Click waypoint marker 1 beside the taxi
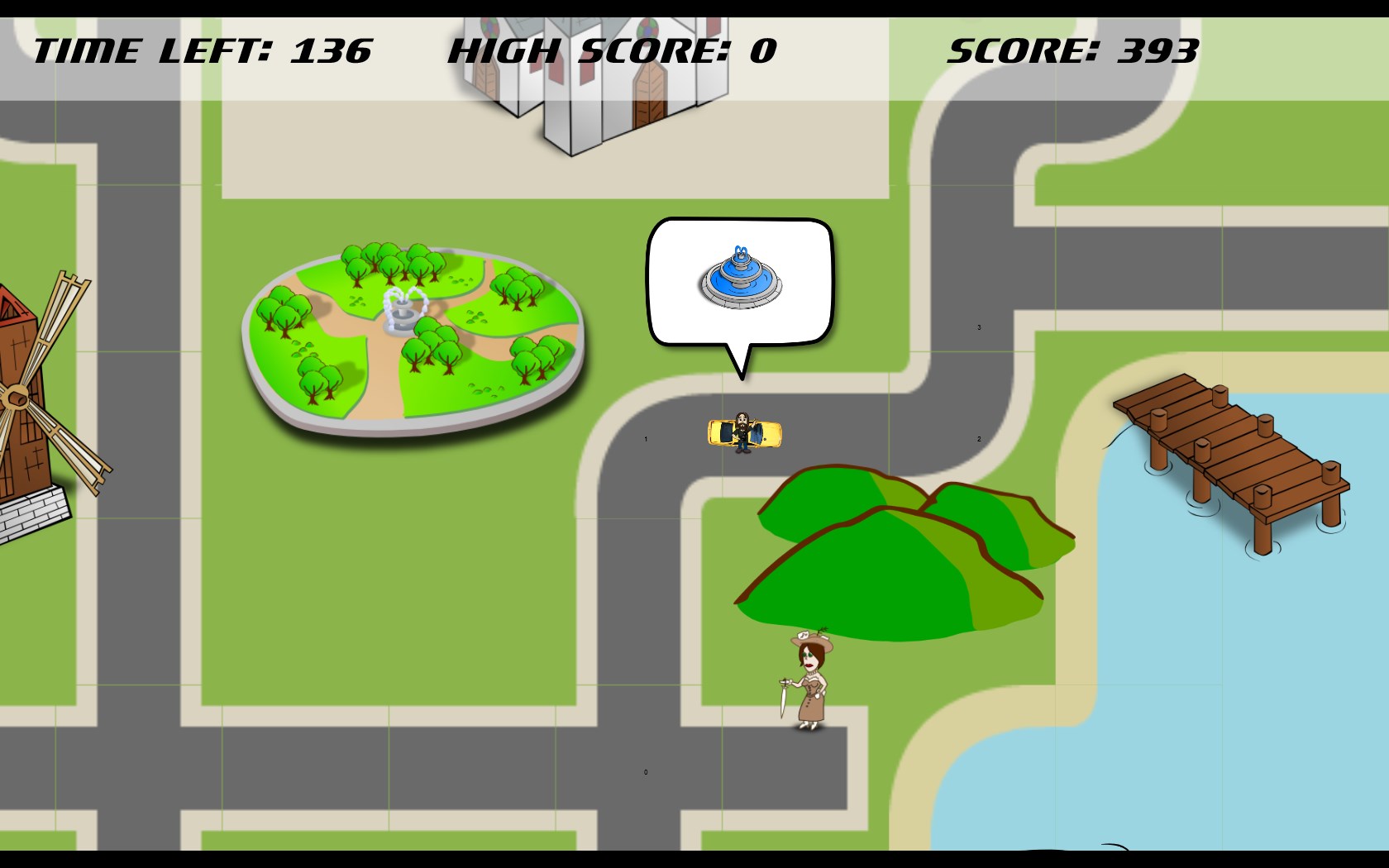Screen dimensions: 1389x868 point(646,439)
